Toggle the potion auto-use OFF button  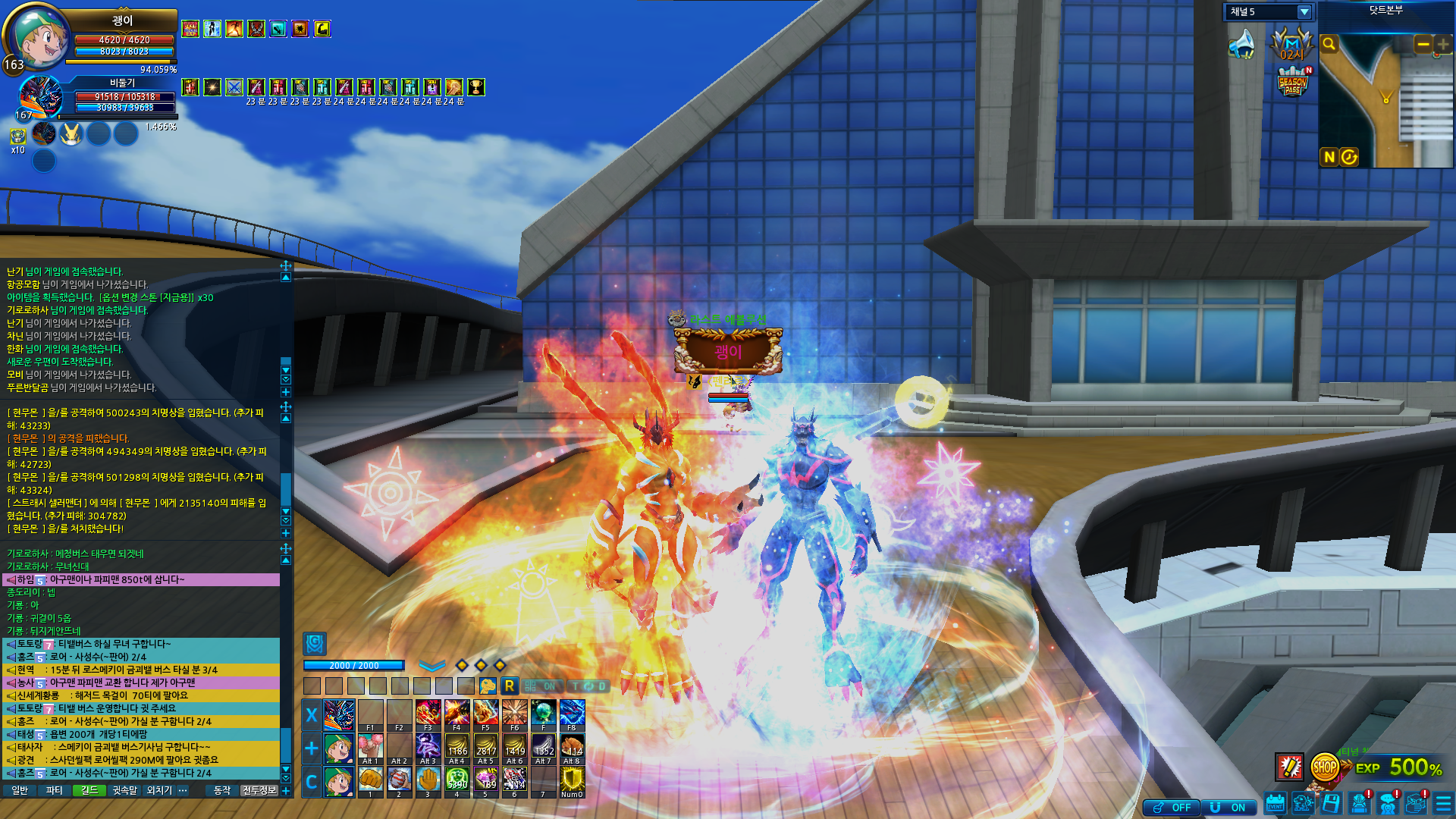coord(1172,808)
